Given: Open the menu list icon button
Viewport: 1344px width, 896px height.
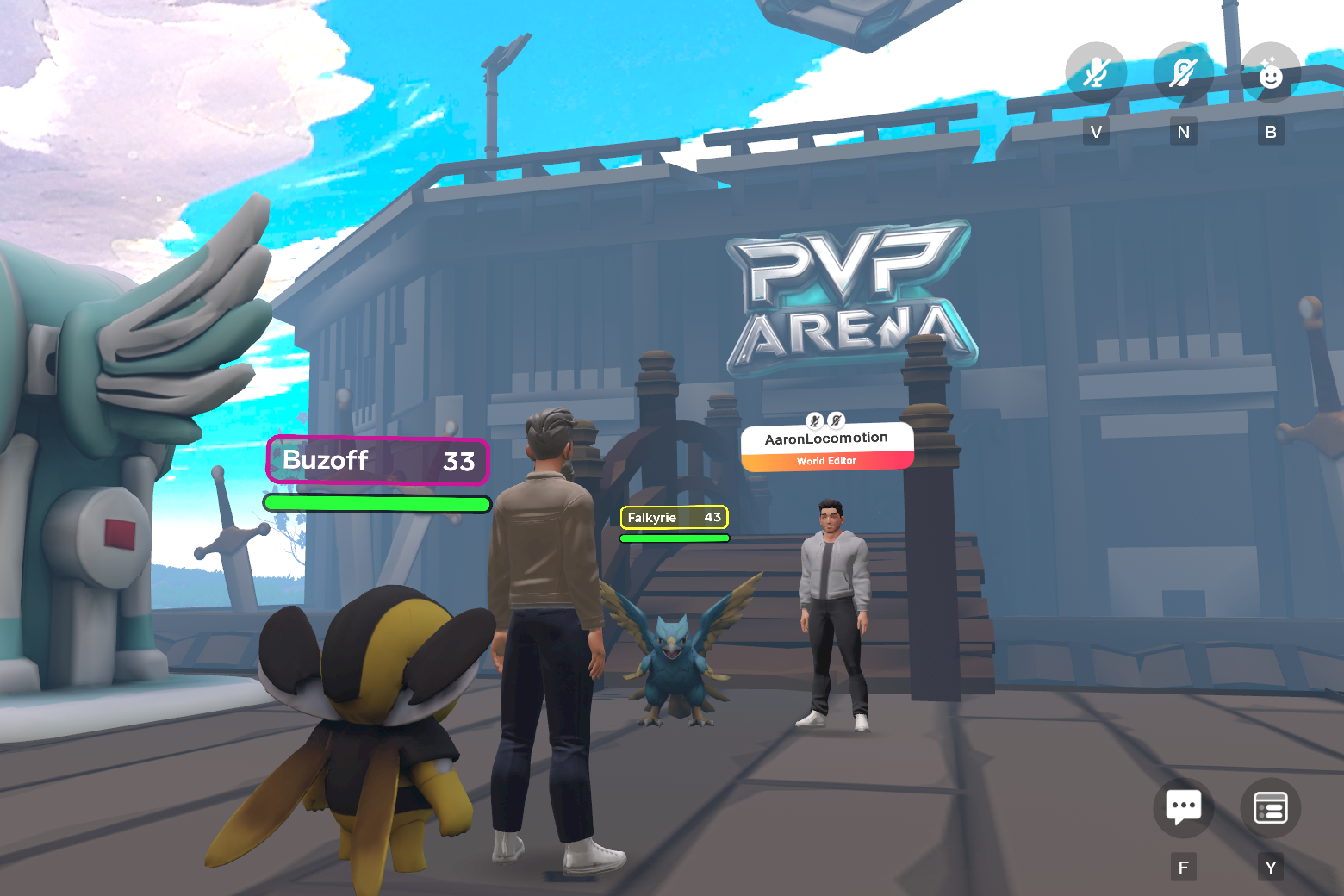Looking at the screenshot, I should coord(1270,807).
